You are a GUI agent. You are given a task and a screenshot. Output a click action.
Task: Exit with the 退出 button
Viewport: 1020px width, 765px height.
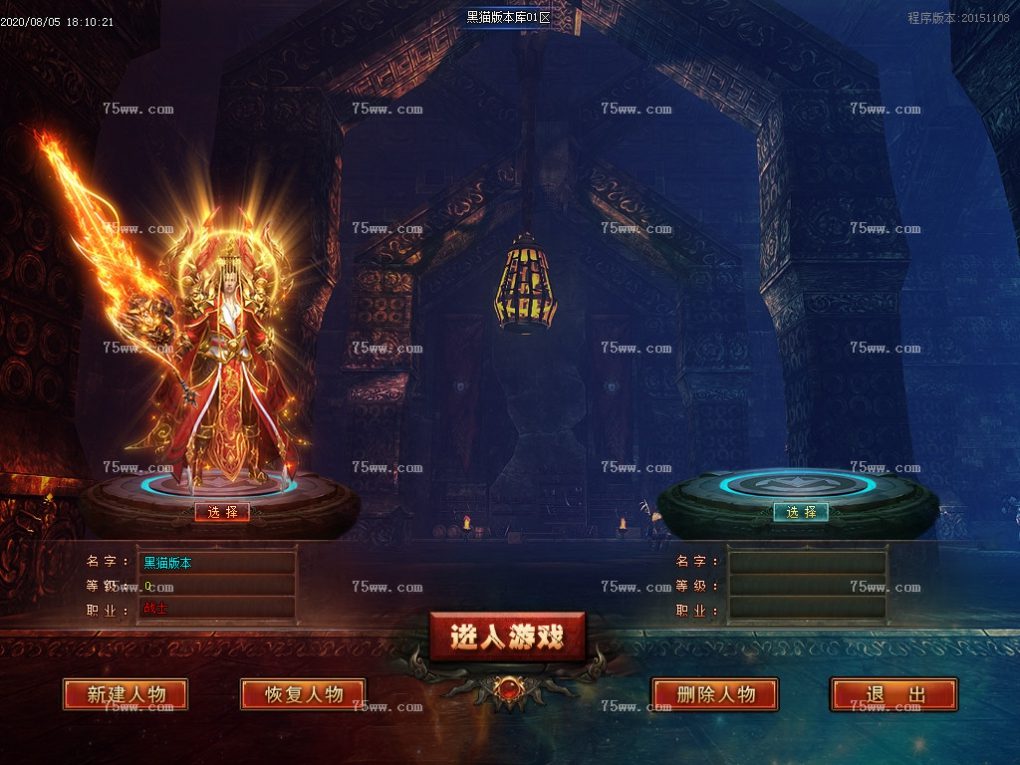(x=893, y=694)
